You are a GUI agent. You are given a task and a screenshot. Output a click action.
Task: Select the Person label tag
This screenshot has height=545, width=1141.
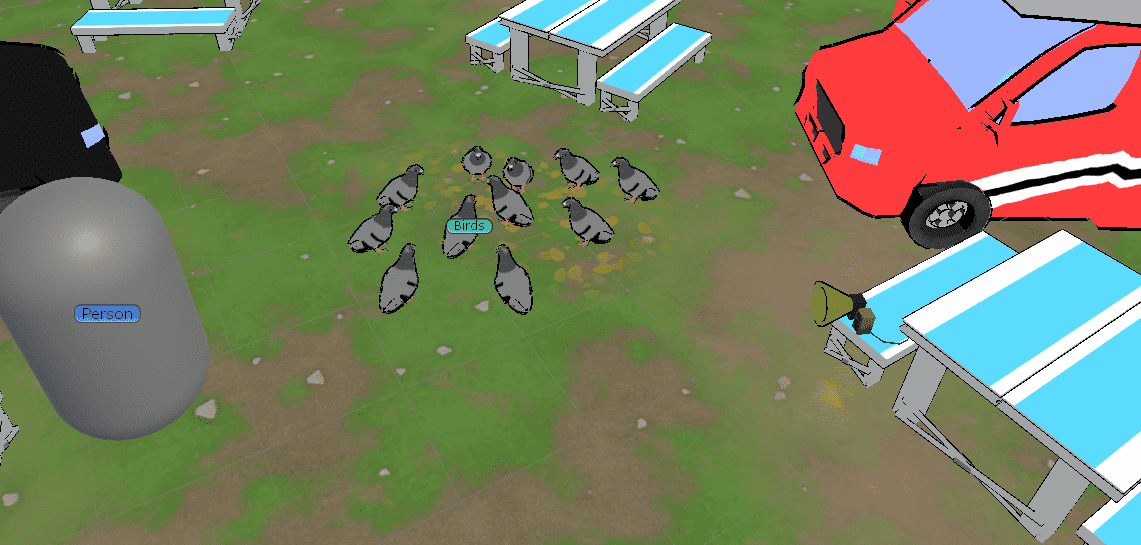point(107,314)
